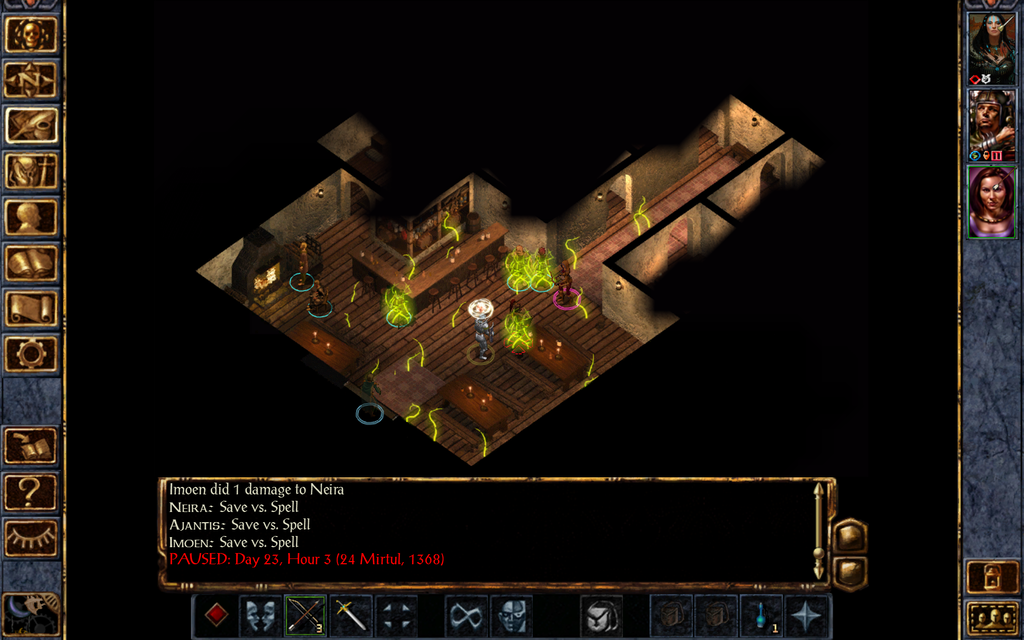Open the options gear menu
1024x640 pixels.
[31, 353]
